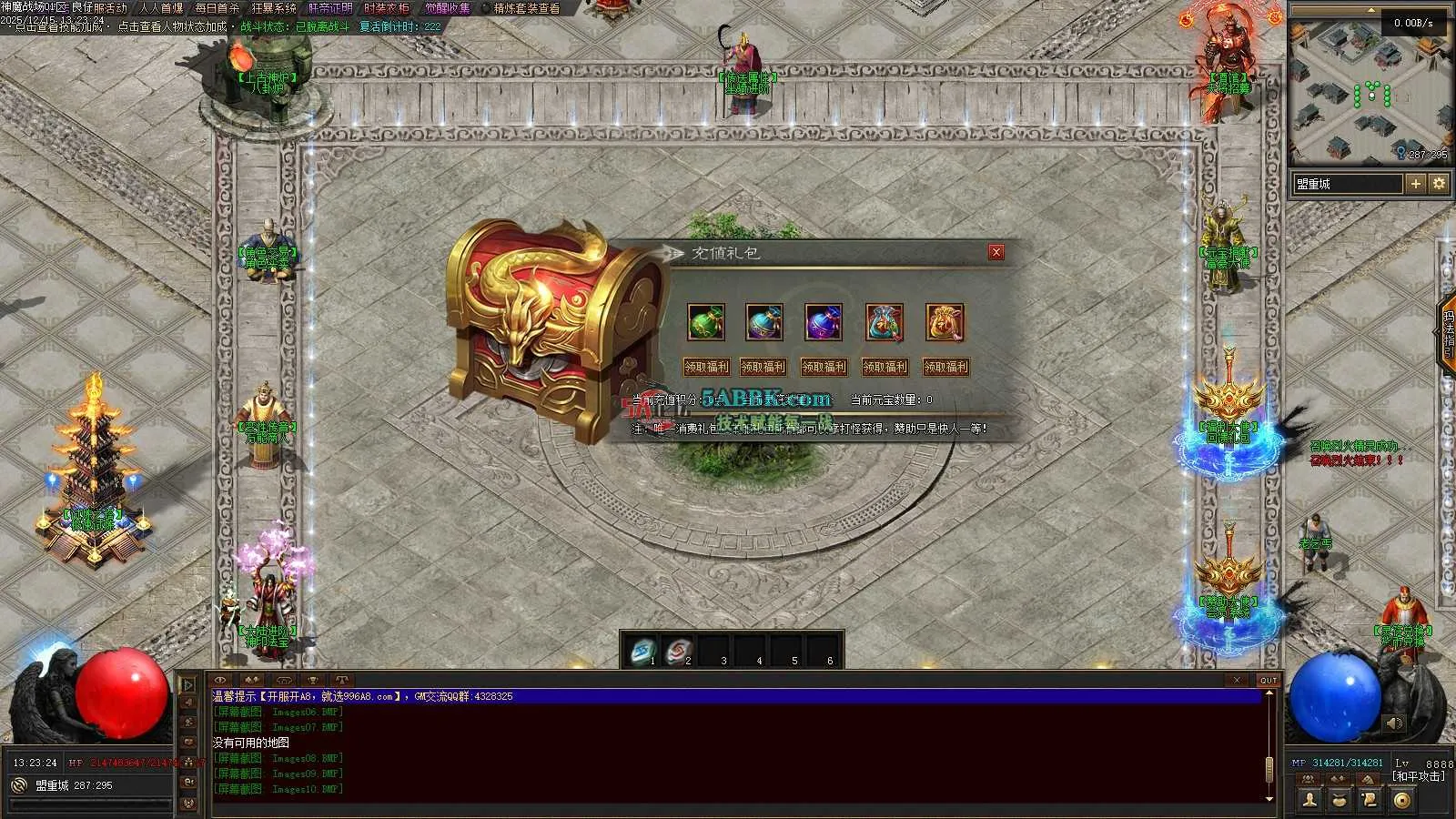Close the 充值礼包 gift pack window
This screenshot has height=819, width=1456.
tap(996, 252)
